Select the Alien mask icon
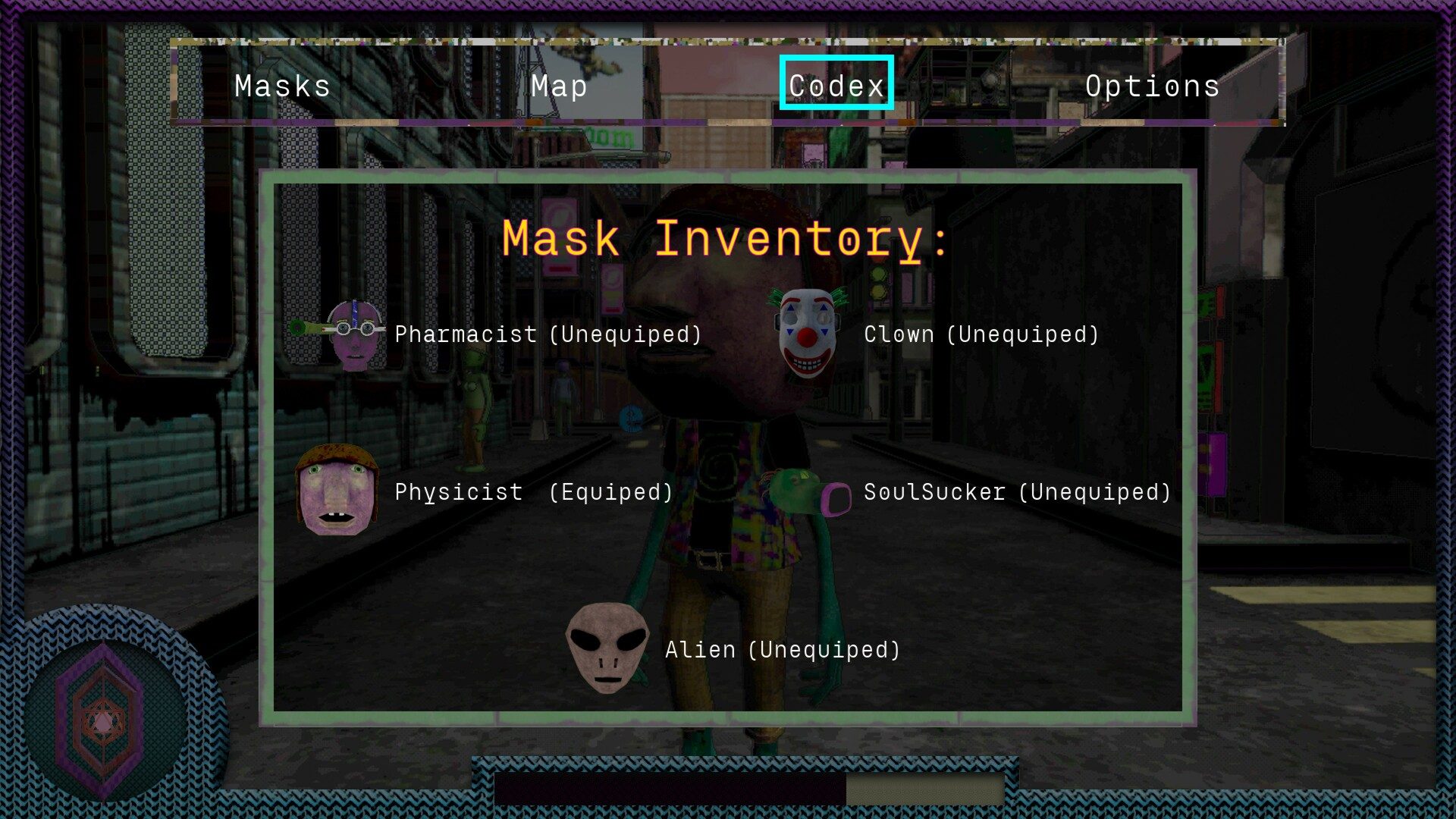This screenshot has width=1456, height=819. 605,650
